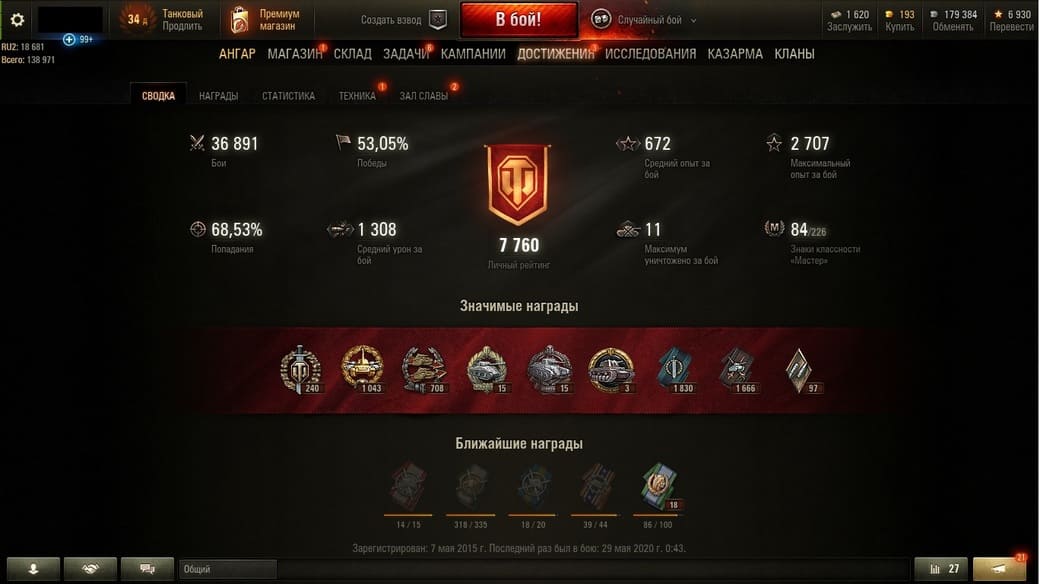Open the СКЛАД depot section
The width and height of the screenshot is (1040, 584).
click(353, 54)
